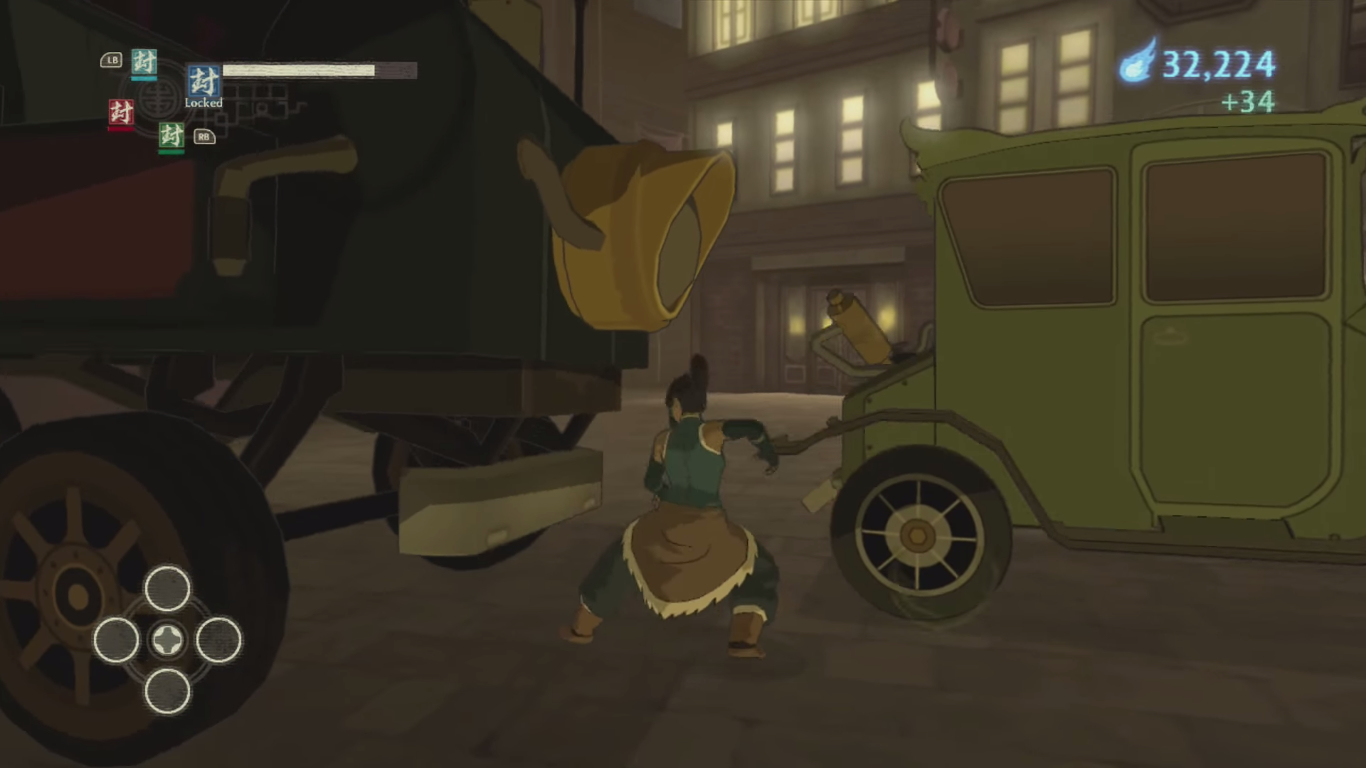This screenshot has width=1366, height=768.
Task: Activate the green sealed element icon
Action: pos(171,136)
